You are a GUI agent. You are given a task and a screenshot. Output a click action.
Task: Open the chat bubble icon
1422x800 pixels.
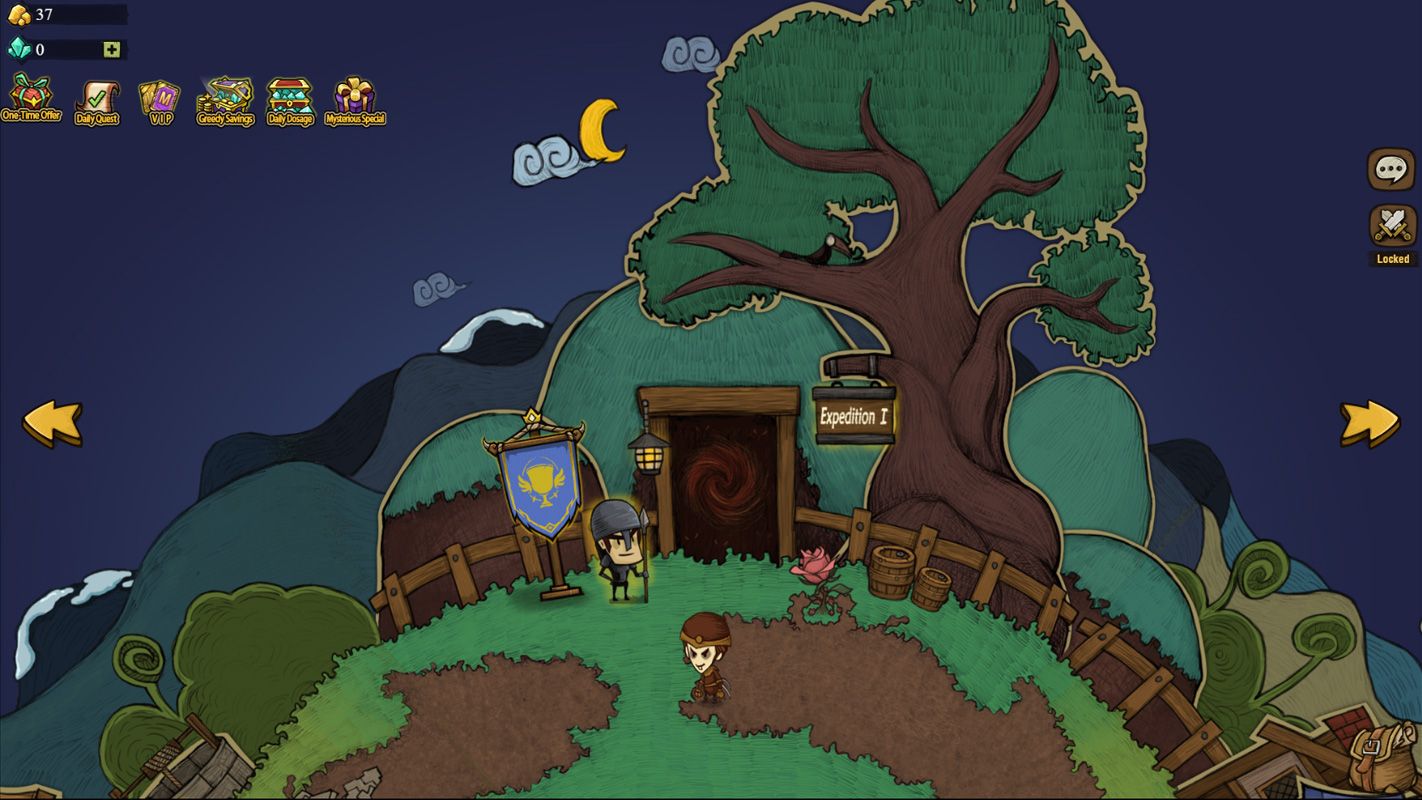[1389, 168]
